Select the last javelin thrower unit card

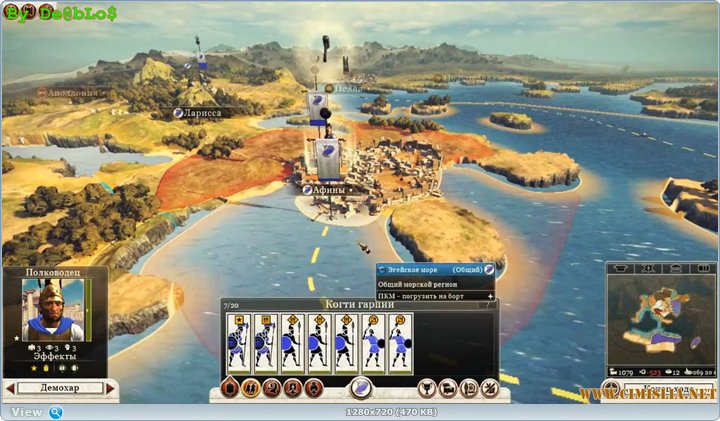401,344
